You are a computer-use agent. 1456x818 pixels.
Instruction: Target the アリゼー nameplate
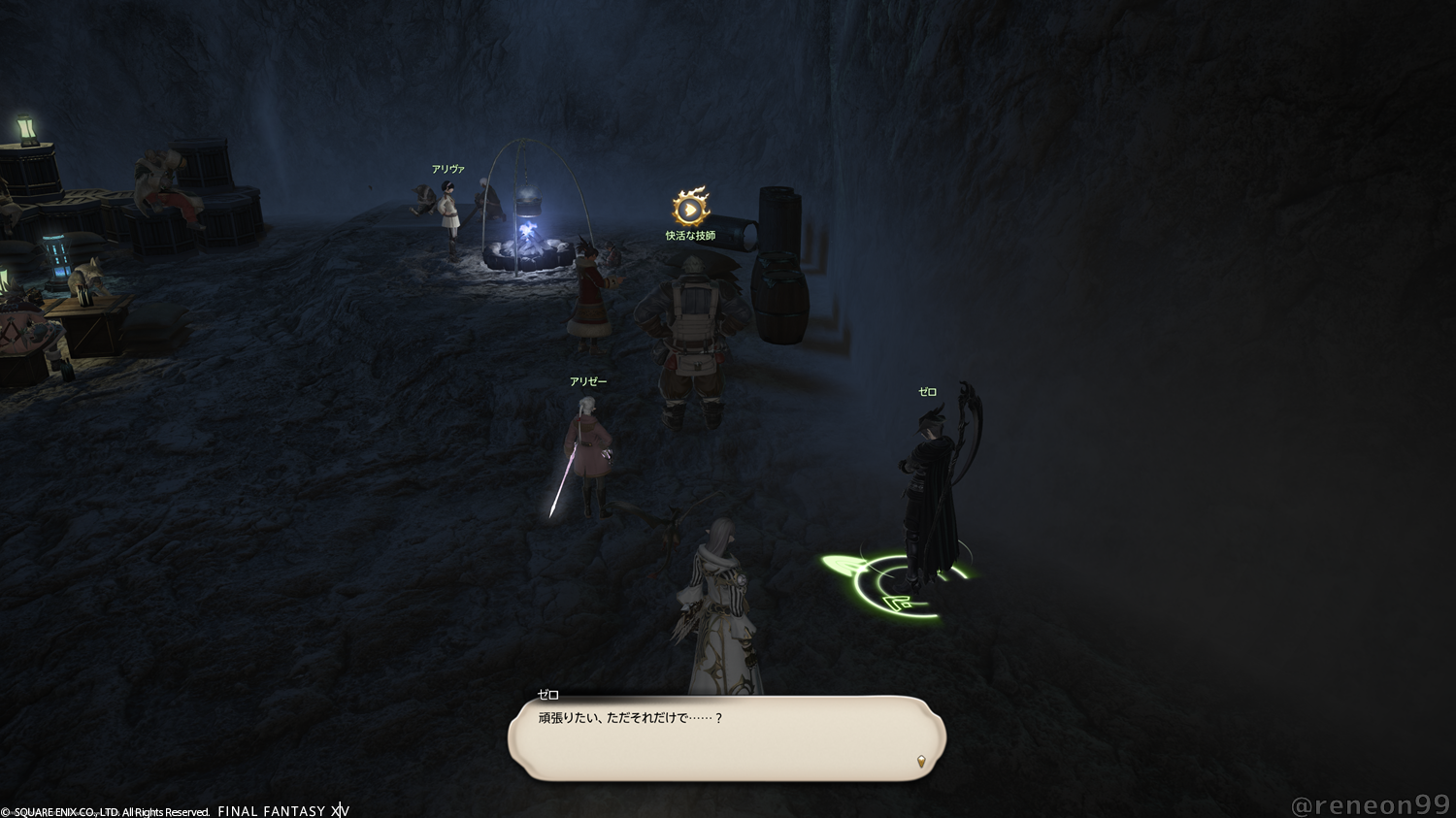(x=588, y=382)
